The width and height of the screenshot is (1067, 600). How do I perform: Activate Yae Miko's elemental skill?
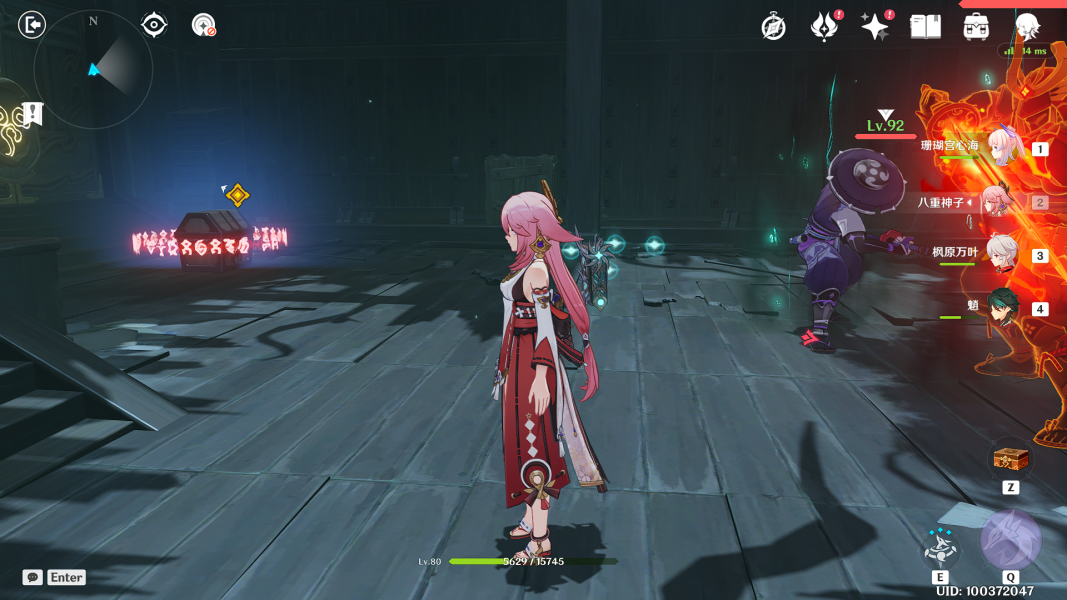point(940,547)
